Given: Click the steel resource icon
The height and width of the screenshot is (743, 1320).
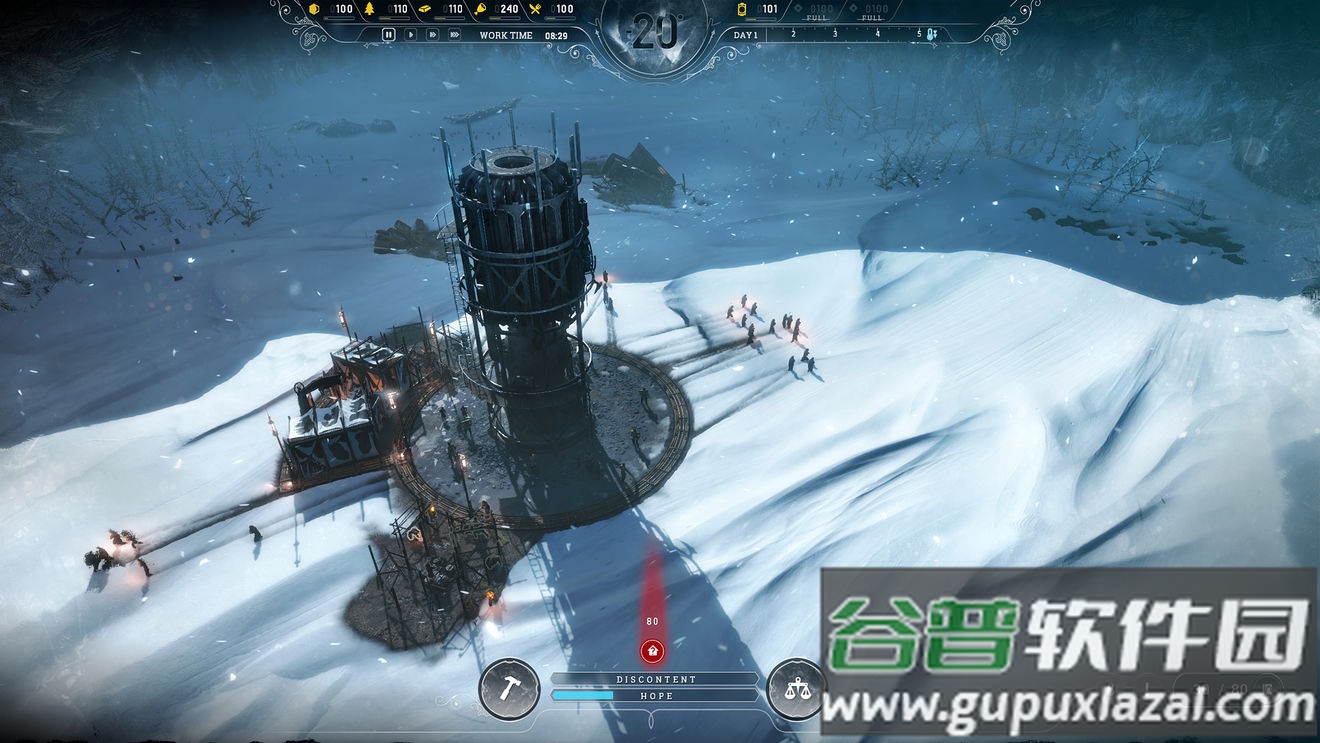Looking at the screenshot, I should pyautogui.click(x=425, y=8).
